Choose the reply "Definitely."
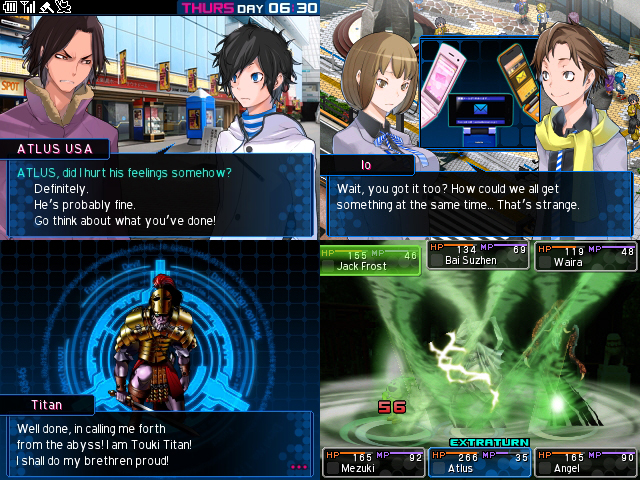This screenshot has width=640, height=480. 61,188
